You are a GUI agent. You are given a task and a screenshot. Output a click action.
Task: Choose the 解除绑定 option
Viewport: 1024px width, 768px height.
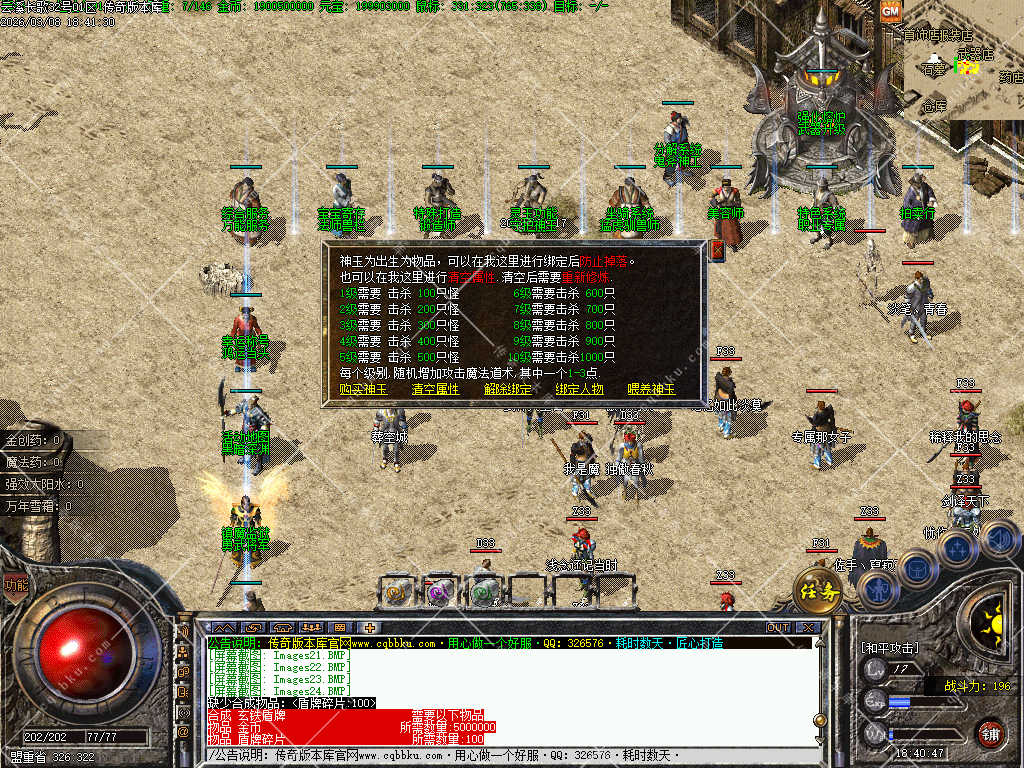(x=507, y=390)
